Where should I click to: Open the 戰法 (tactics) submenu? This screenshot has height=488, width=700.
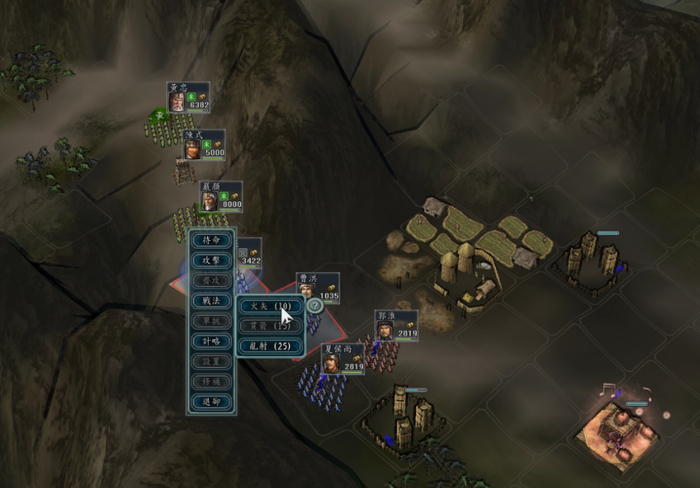click(211, 301)
